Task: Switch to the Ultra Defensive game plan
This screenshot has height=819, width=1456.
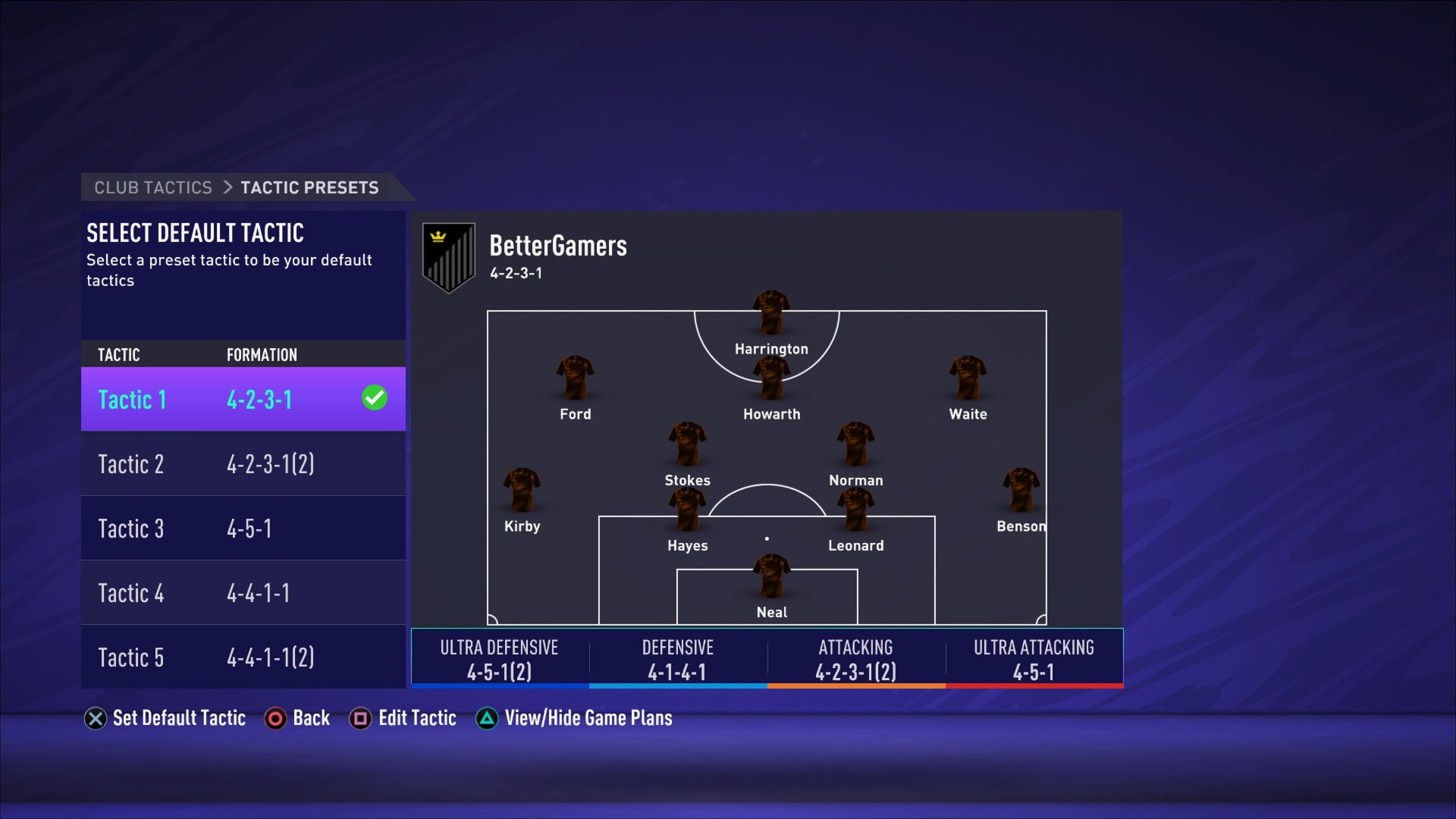Action: [499, 658]
